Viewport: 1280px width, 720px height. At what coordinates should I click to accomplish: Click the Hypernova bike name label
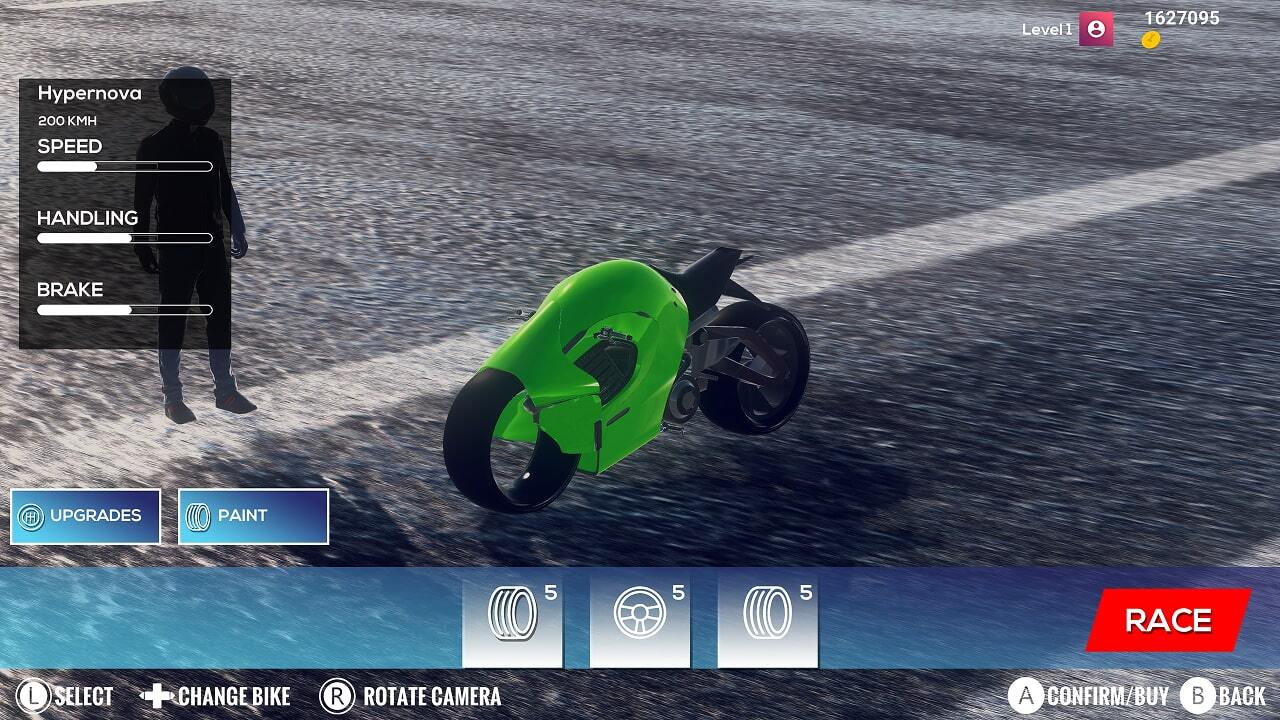(88, 92)
